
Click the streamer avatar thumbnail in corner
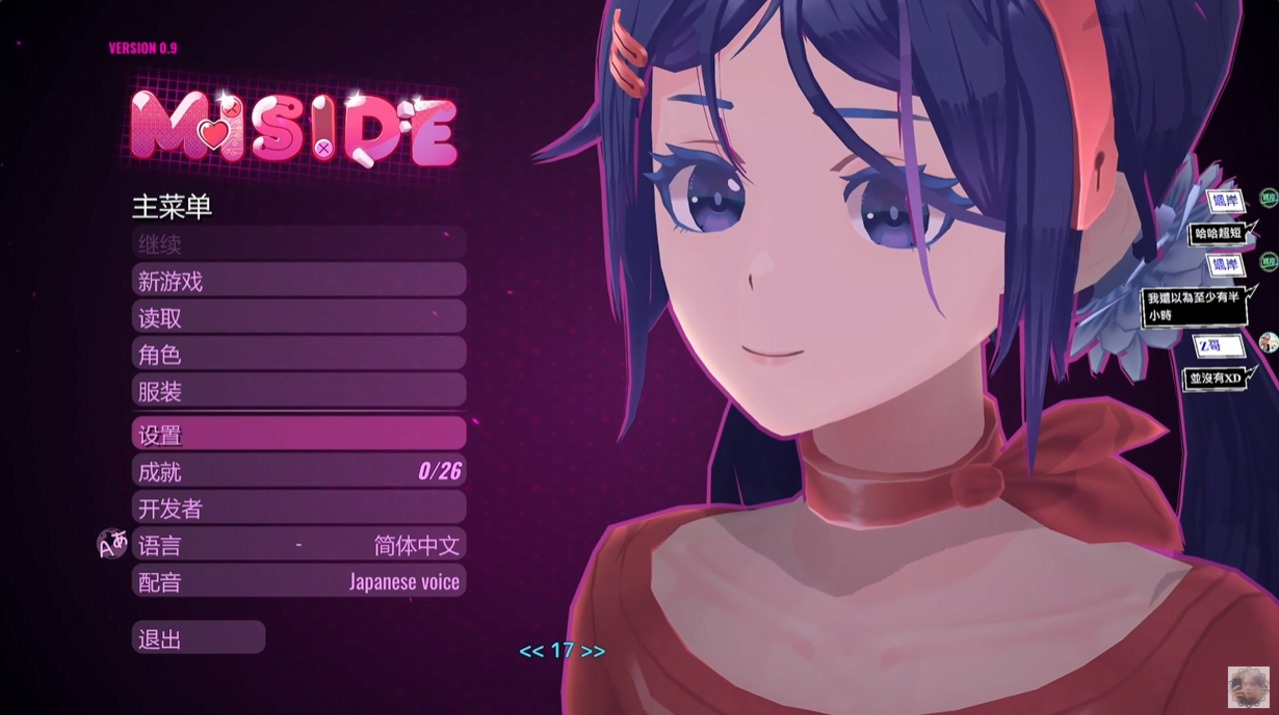pos(1248,687)
